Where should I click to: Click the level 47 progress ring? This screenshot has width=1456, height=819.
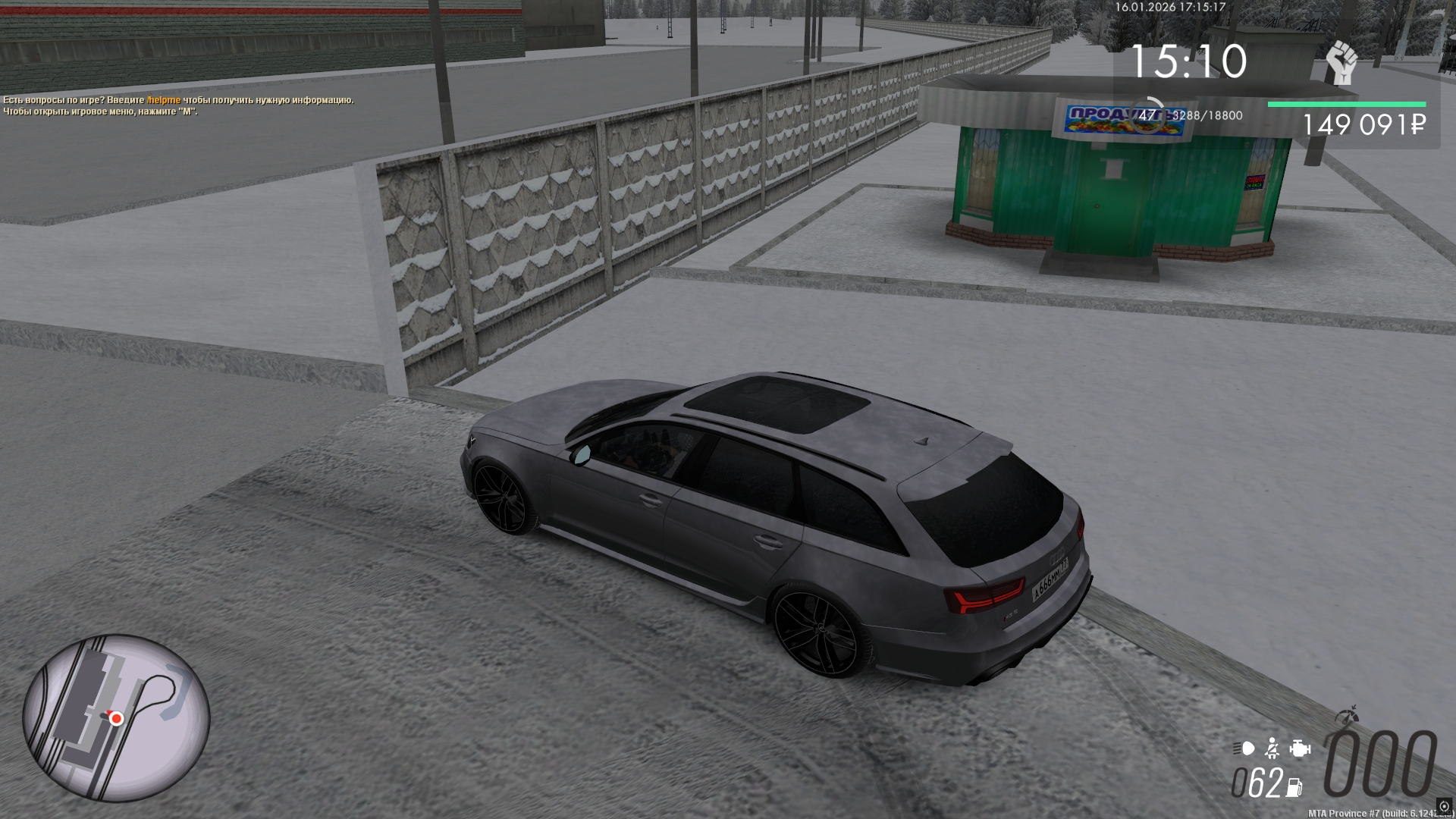[1148, 115]
